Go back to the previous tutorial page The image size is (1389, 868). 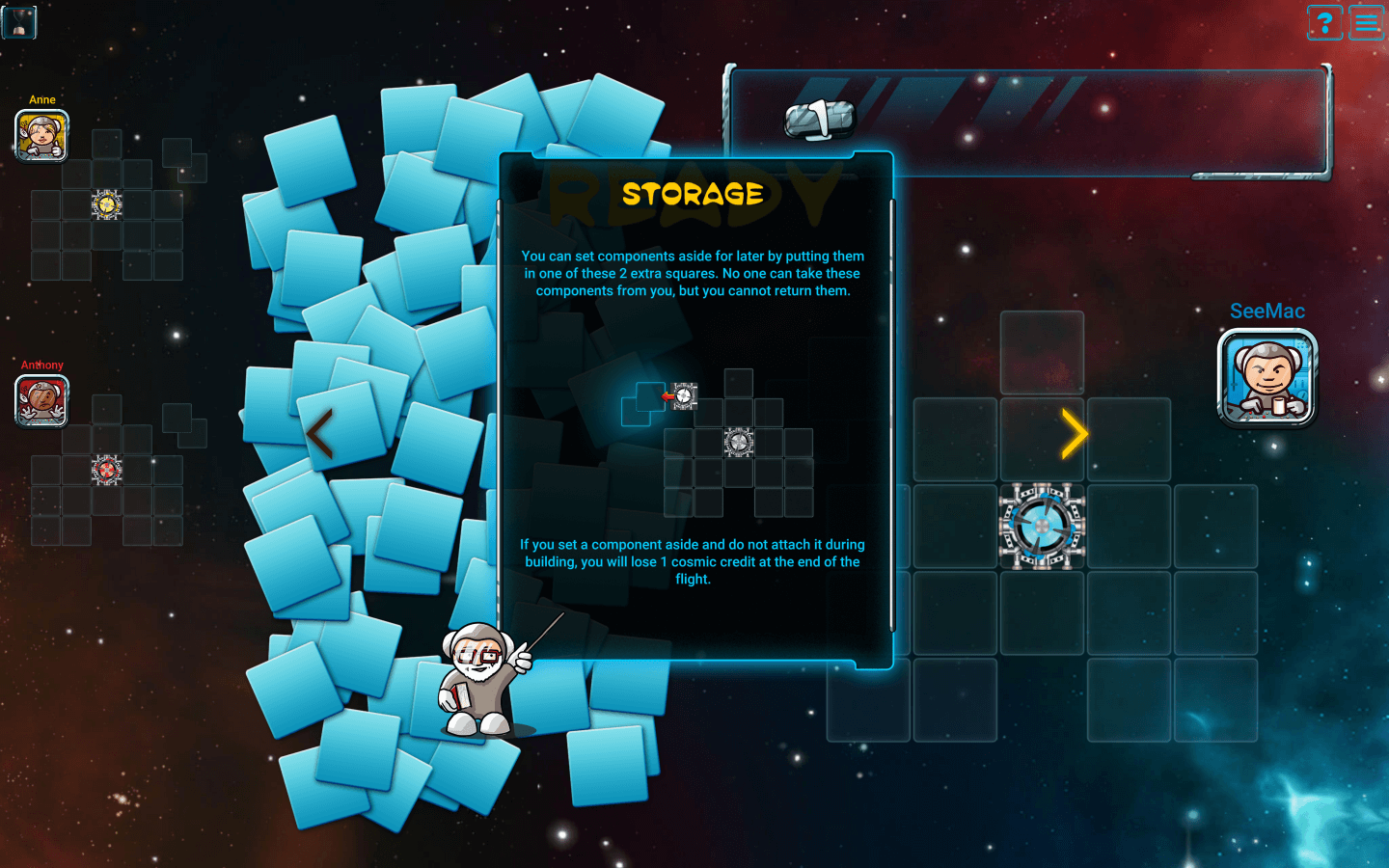(x=320, y=434)
